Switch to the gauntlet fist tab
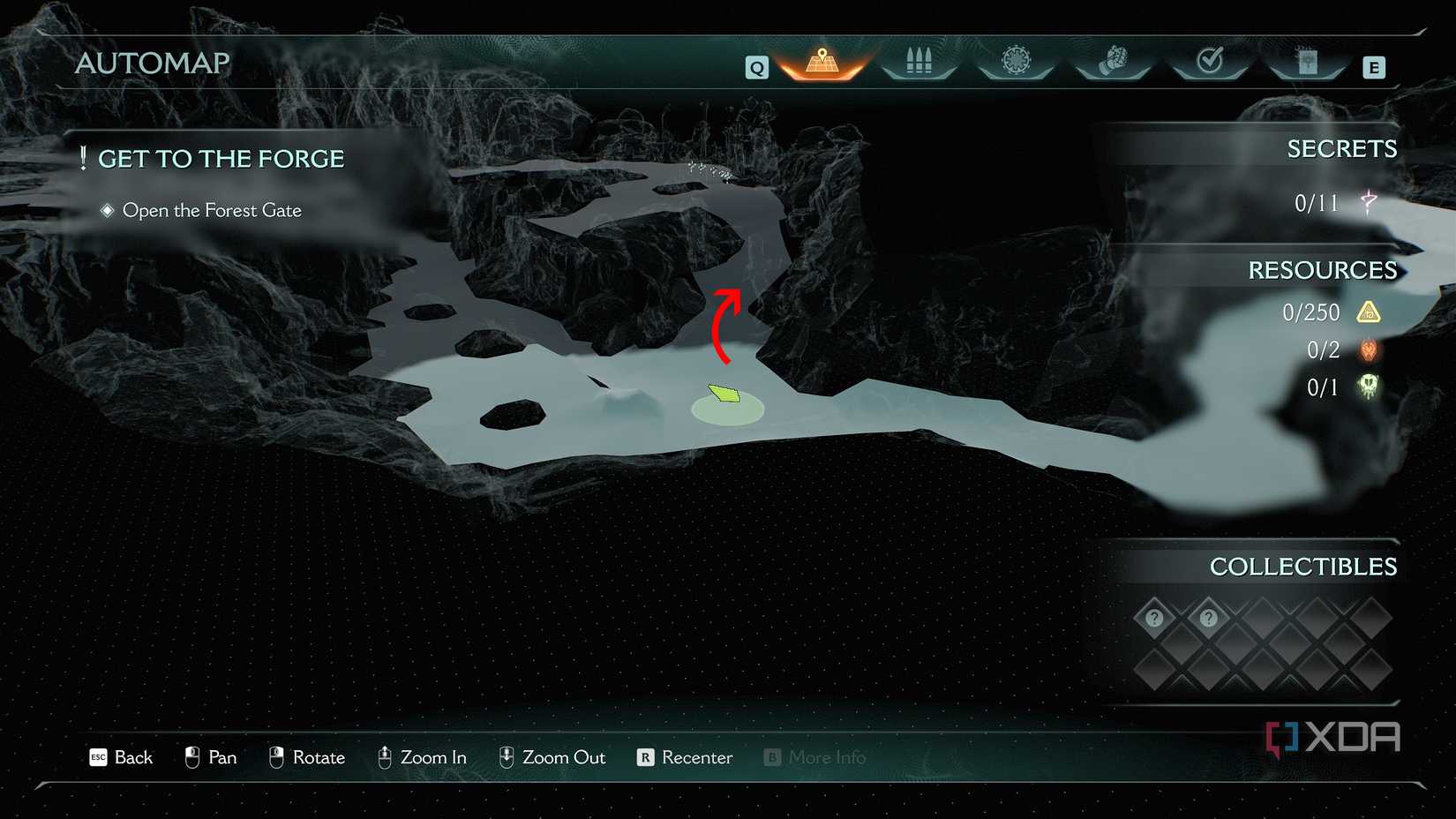The height and width of the screenshot is (819, 1456). [1113, 62]
